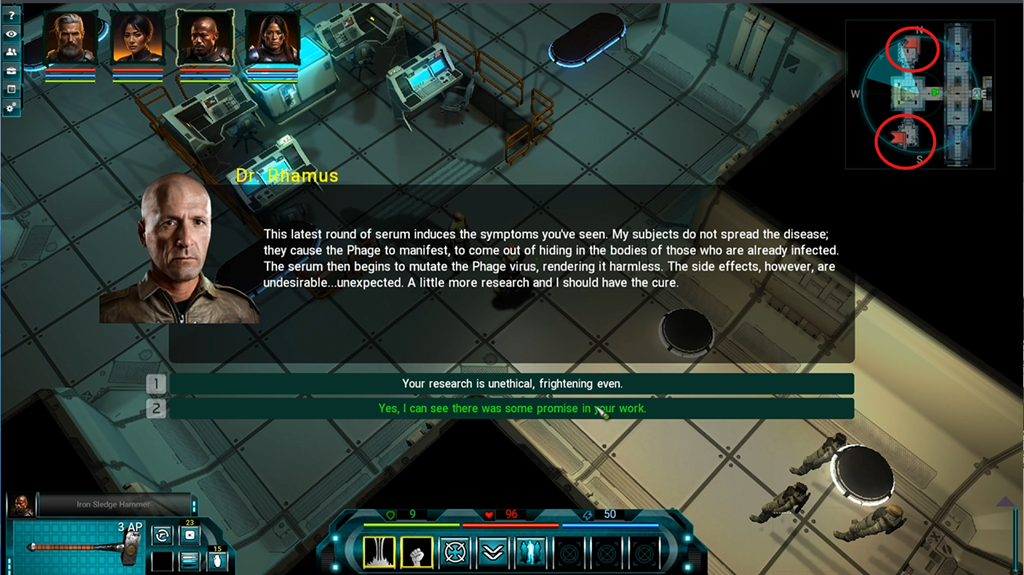Select the bald man's highlighted portrait
This screenshot has width=1024, height=575.
click(205, 37)
